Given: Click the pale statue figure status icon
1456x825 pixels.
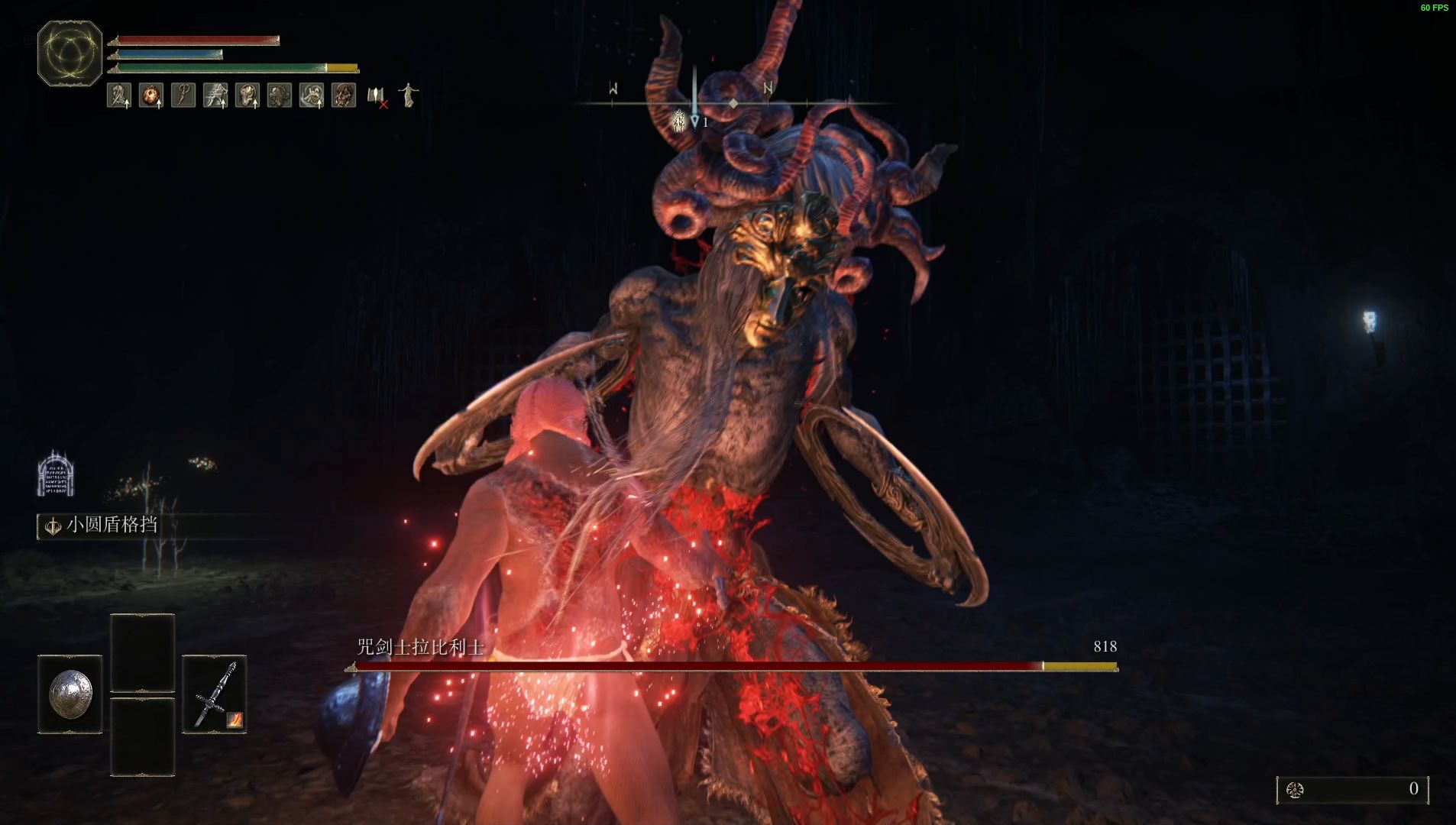Looking at the screenshot, I should pyautogui.click(x=409, y=95).
